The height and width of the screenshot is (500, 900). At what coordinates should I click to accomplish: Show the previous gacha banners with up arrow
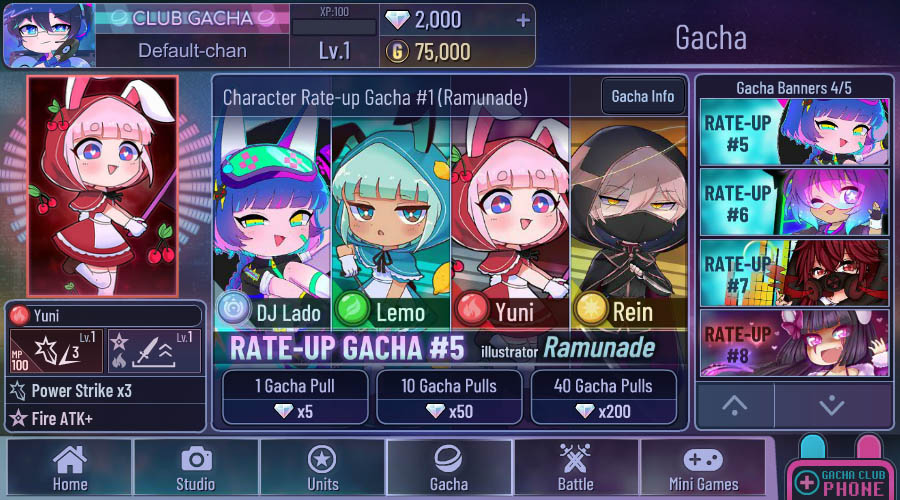point(735,405)
